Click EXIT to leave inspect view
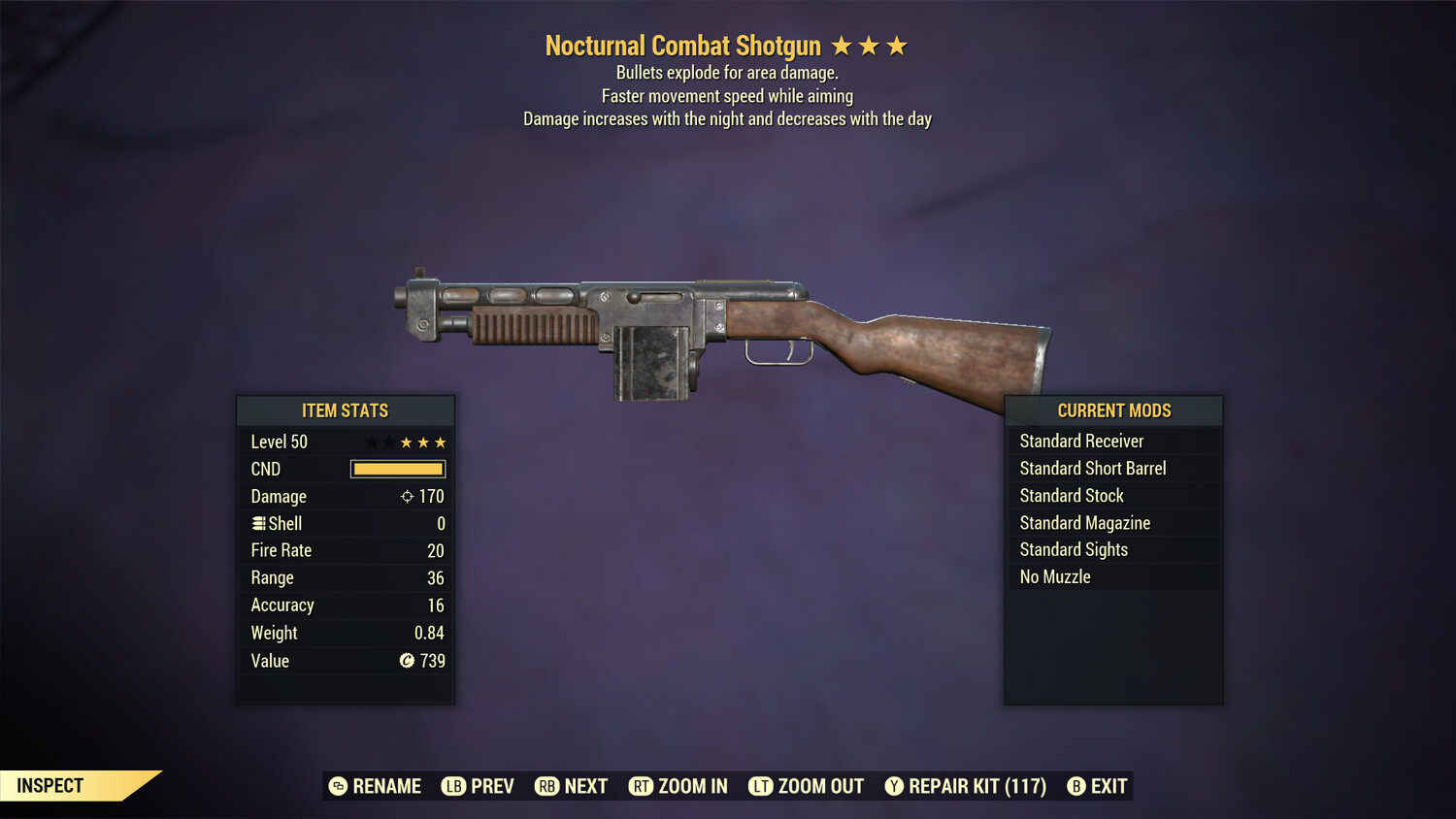Image resolution: width=1456 pixels, height=819 pixels. 1107,786
